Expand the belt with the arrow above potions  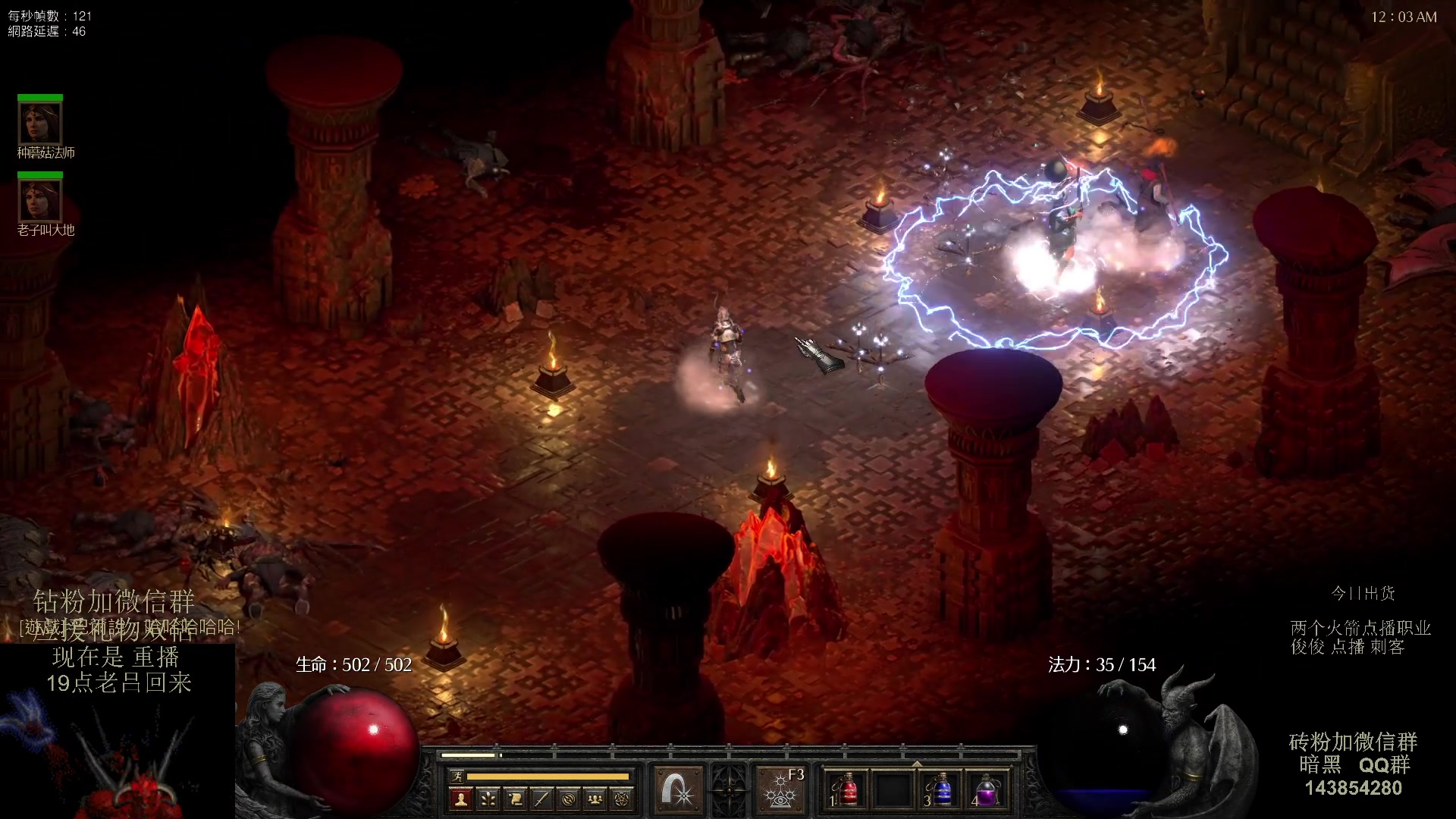917,764
